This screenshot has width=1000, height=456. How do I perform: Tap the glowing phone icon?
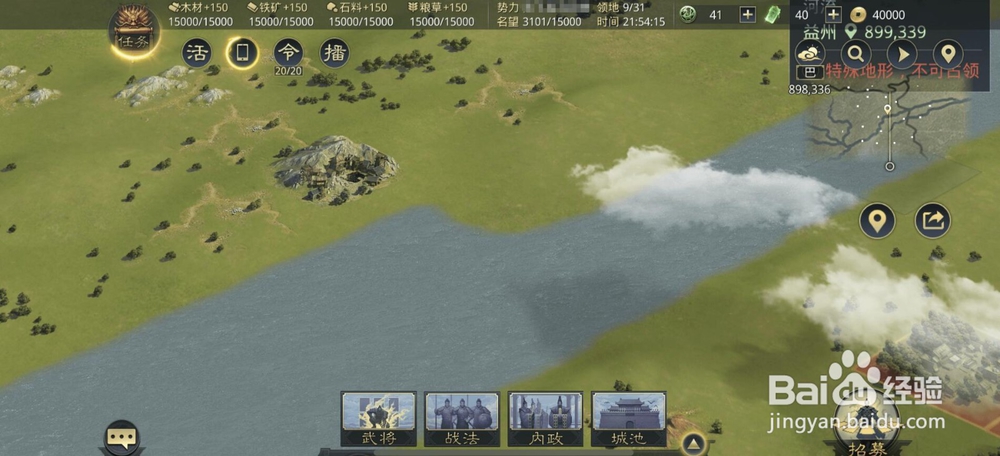(x=242, y=52)
